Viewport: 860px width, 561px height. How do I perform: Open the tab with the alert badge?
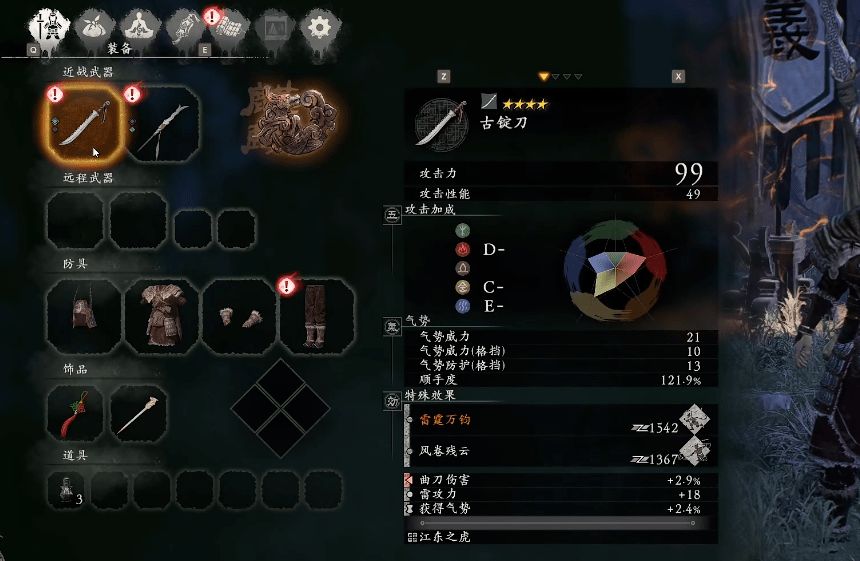230,27
